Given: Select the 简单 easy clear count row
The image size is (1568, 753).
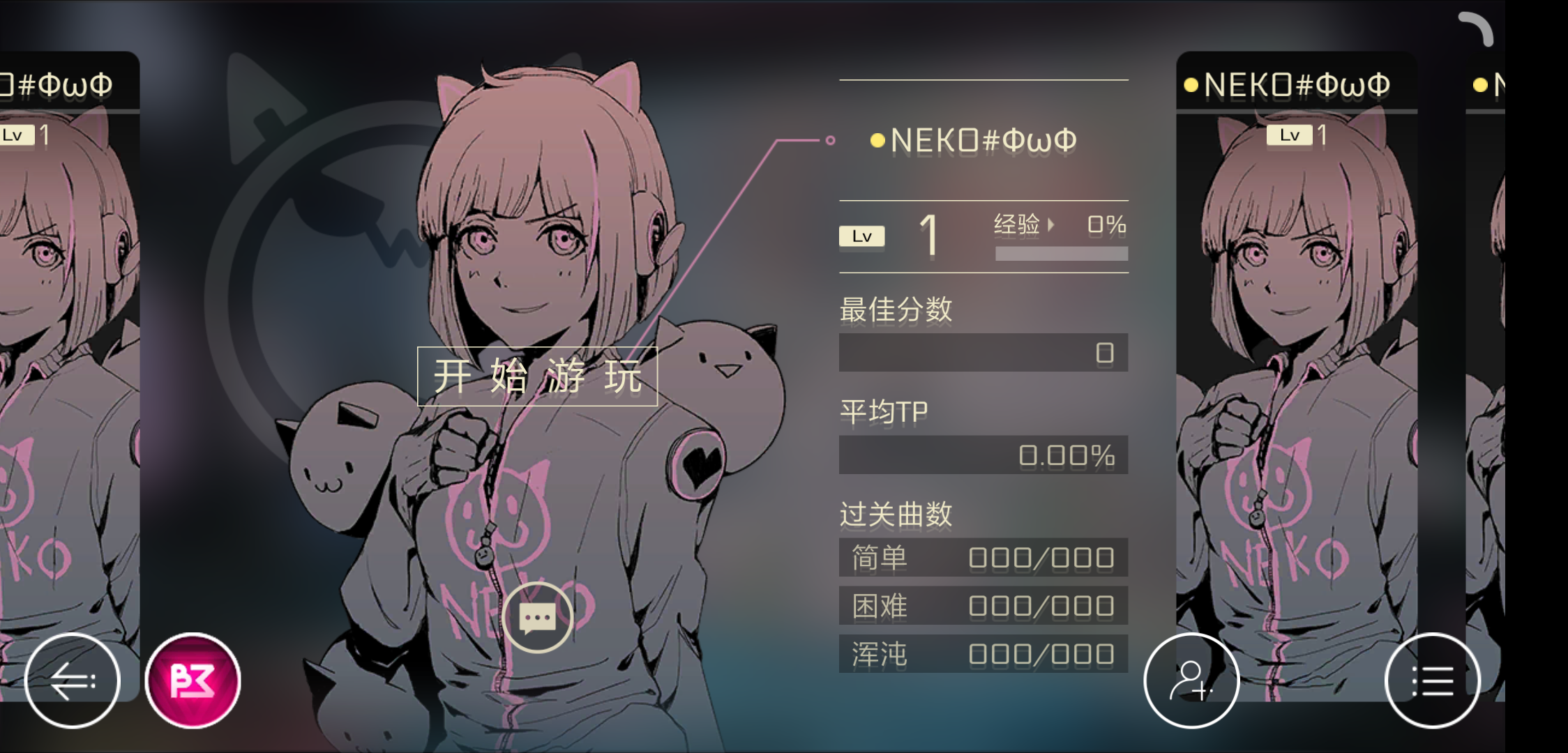Looking at the screenshot, I should click(983, 558).
